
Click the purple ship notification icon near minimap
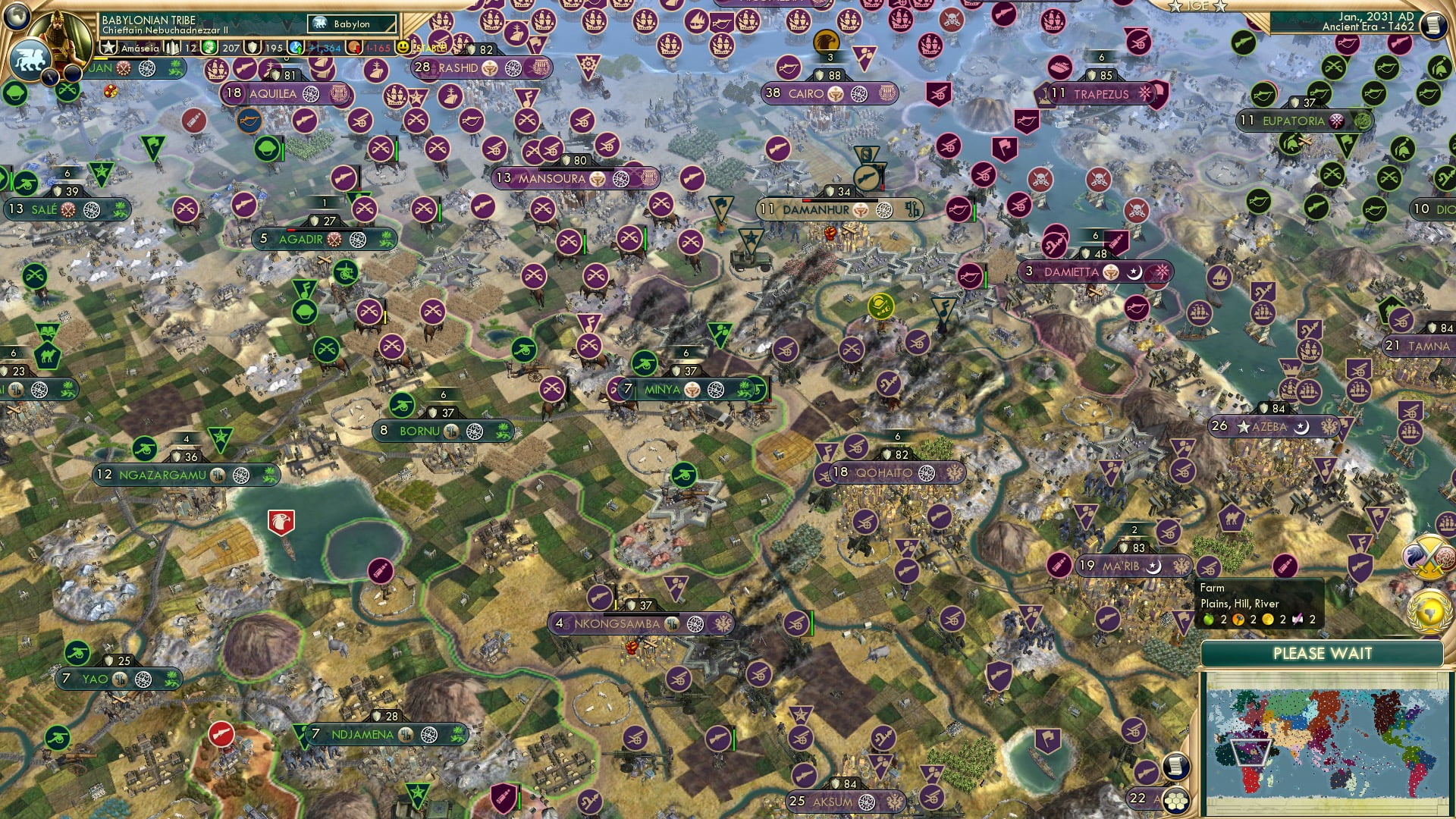pos(1445,525)
